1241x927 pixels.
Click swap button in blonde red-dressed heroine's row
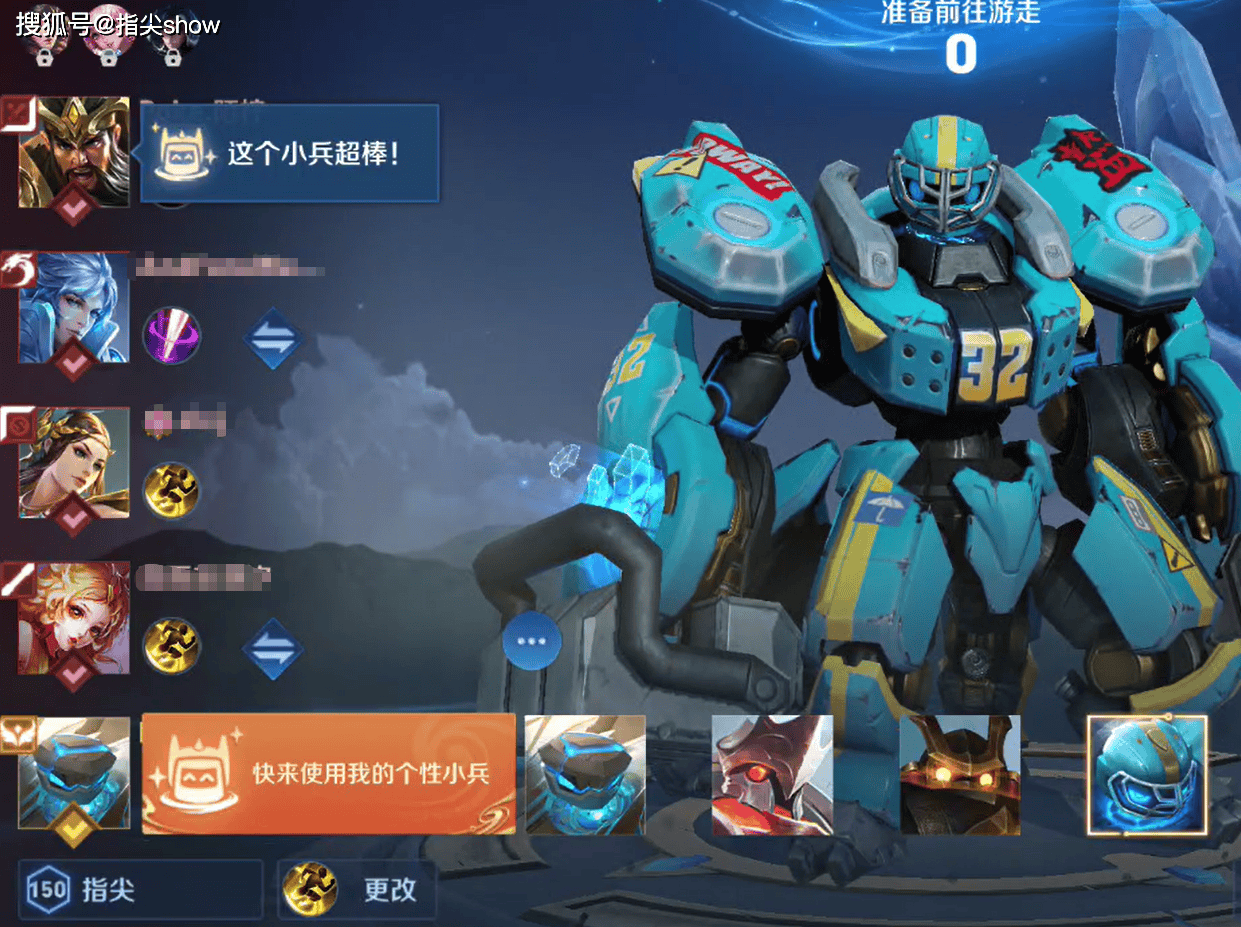point(273,648)
